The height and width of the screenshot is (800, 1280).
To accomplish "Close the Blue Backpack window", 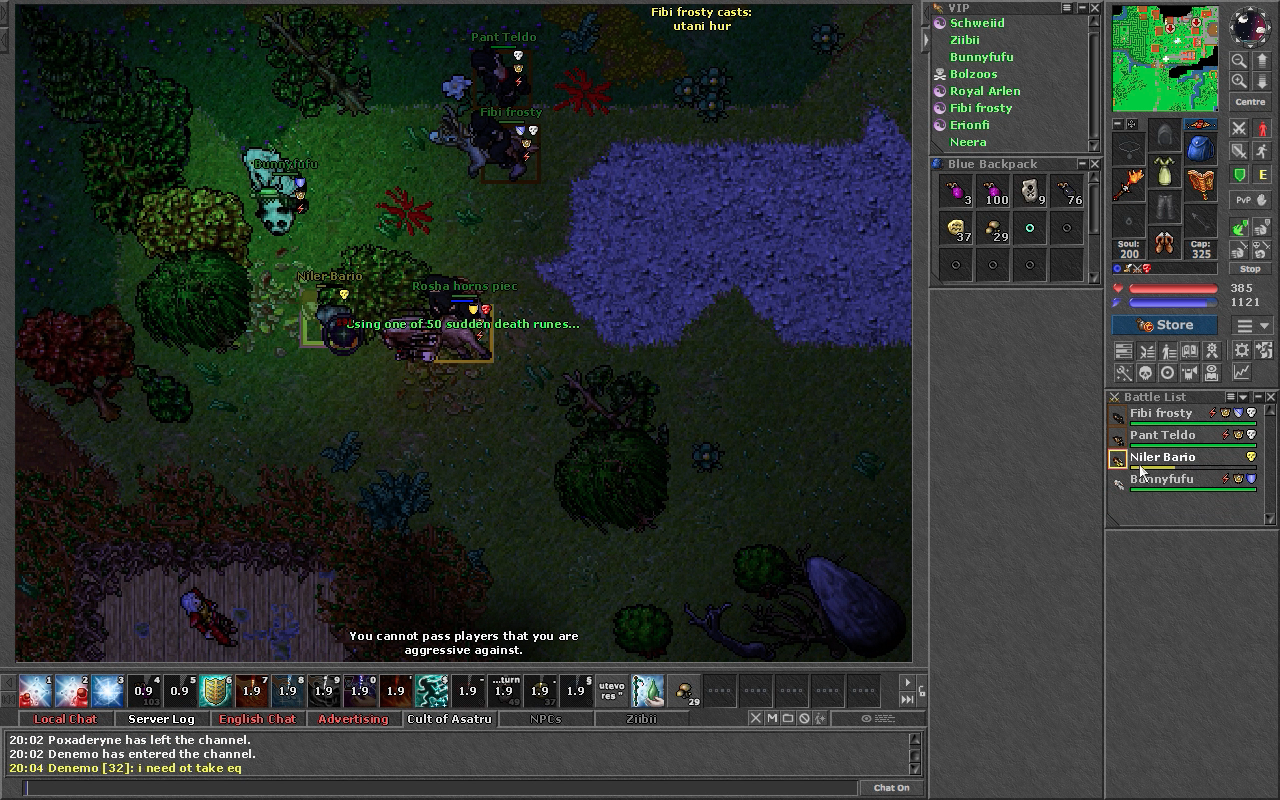I will (1095, 164).
